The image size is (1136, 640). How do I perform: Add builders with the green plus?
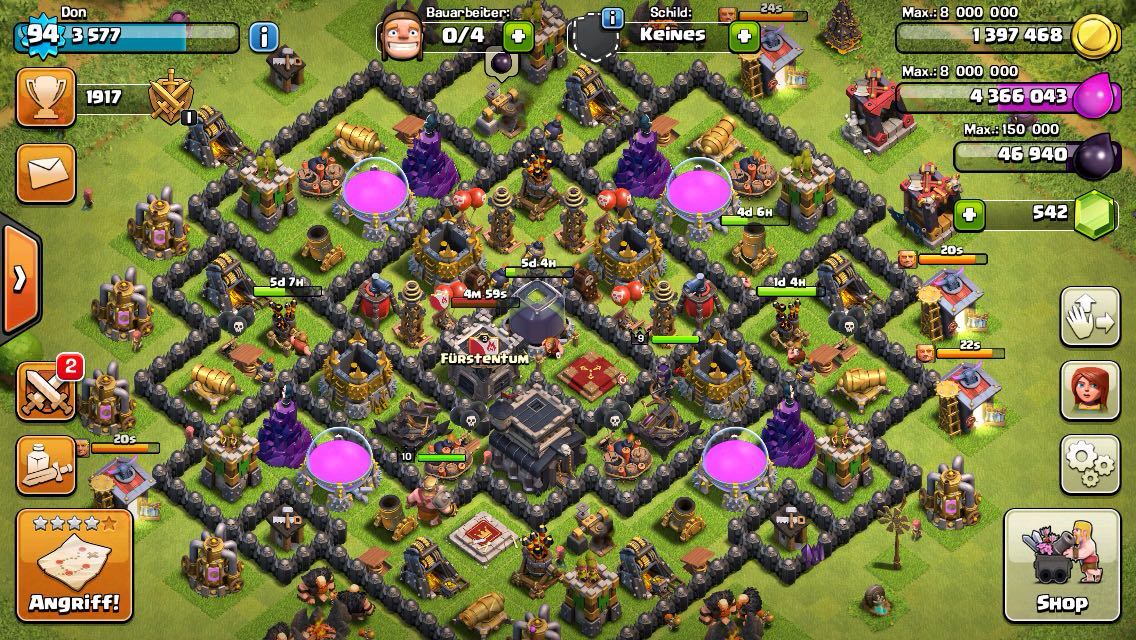517,37
